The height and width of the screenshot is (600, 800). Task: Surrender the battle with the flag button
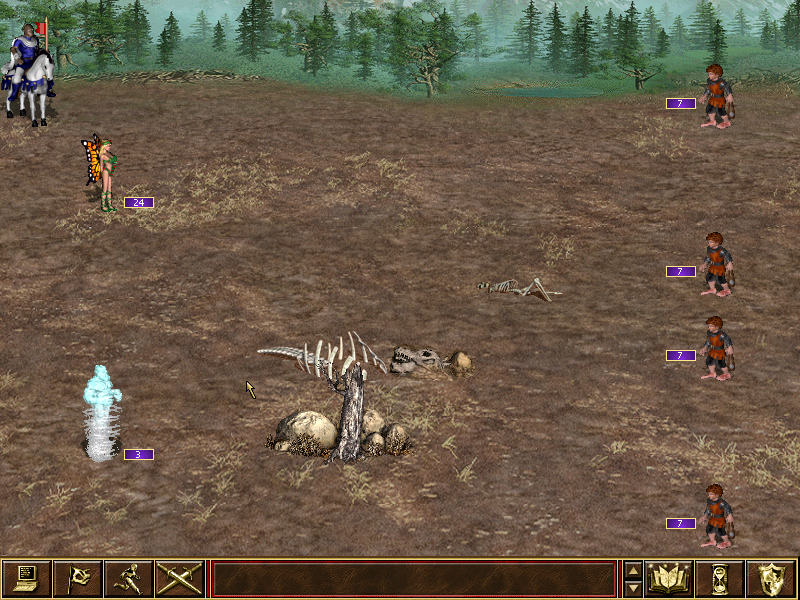[77, 578]
